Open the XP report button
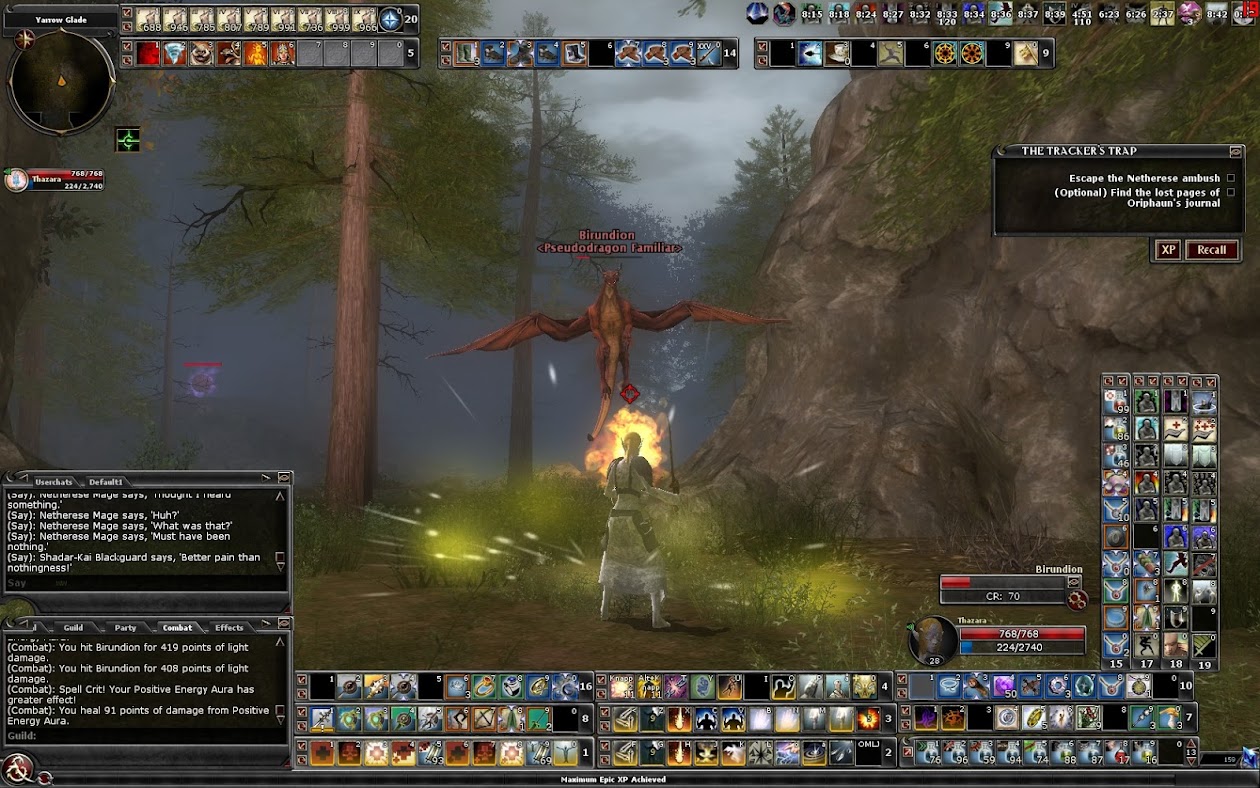 click(x=1167, y=250)
